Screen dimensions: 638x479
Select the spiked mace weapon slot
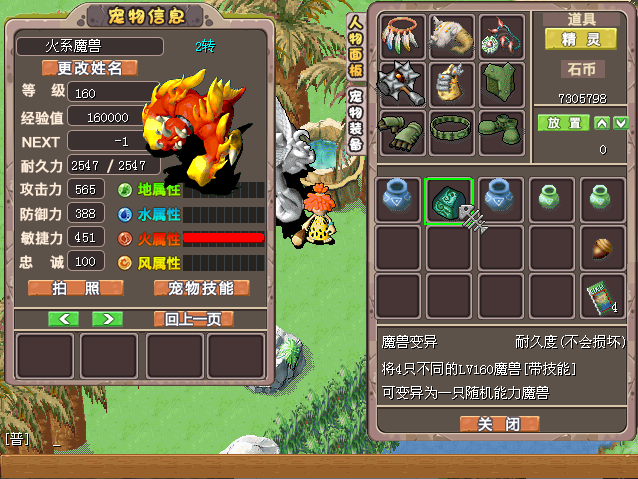tap(401, 84)
